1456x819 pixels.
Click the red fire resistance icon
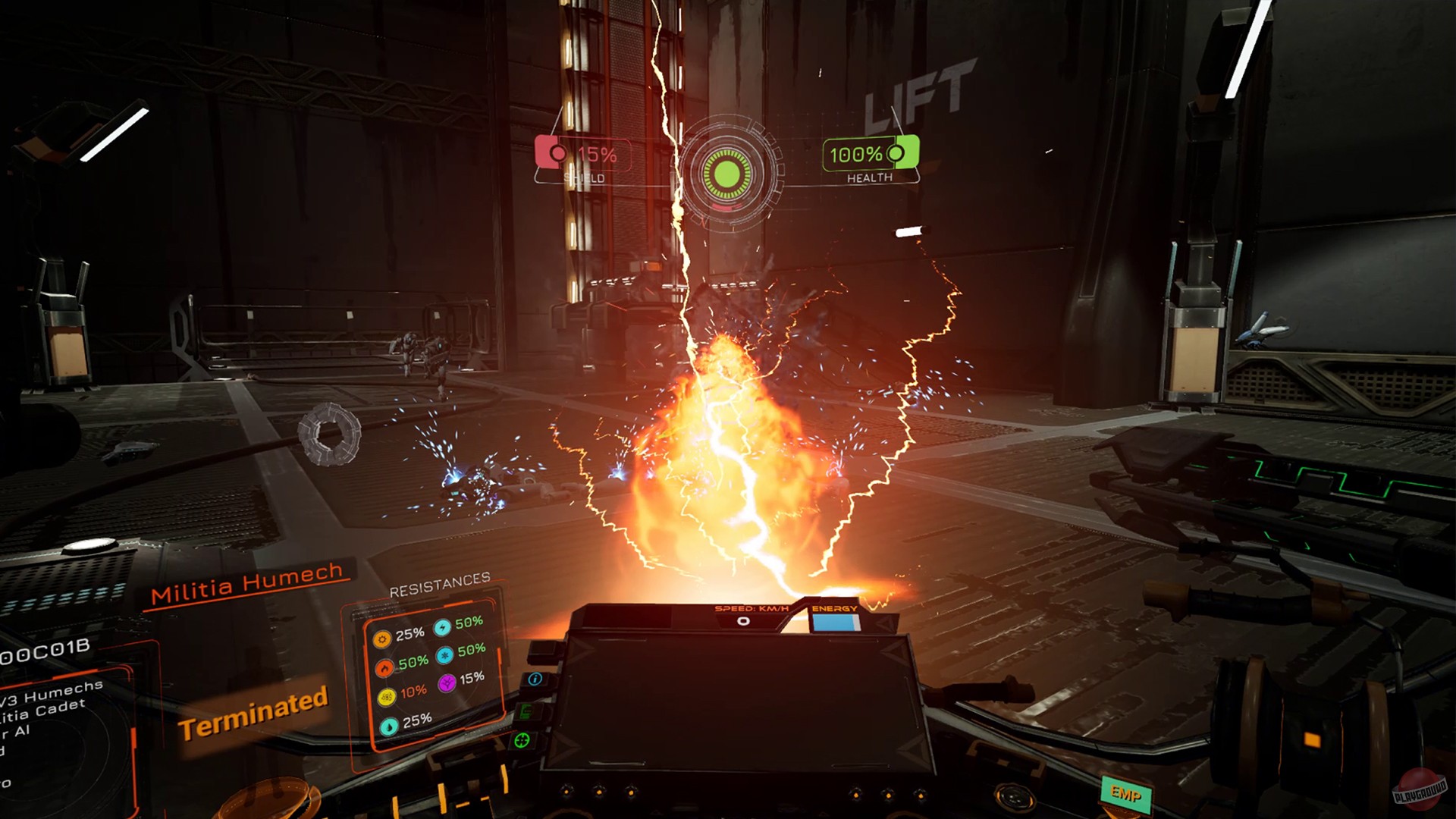pyautogui.click(x=384, y=667)
